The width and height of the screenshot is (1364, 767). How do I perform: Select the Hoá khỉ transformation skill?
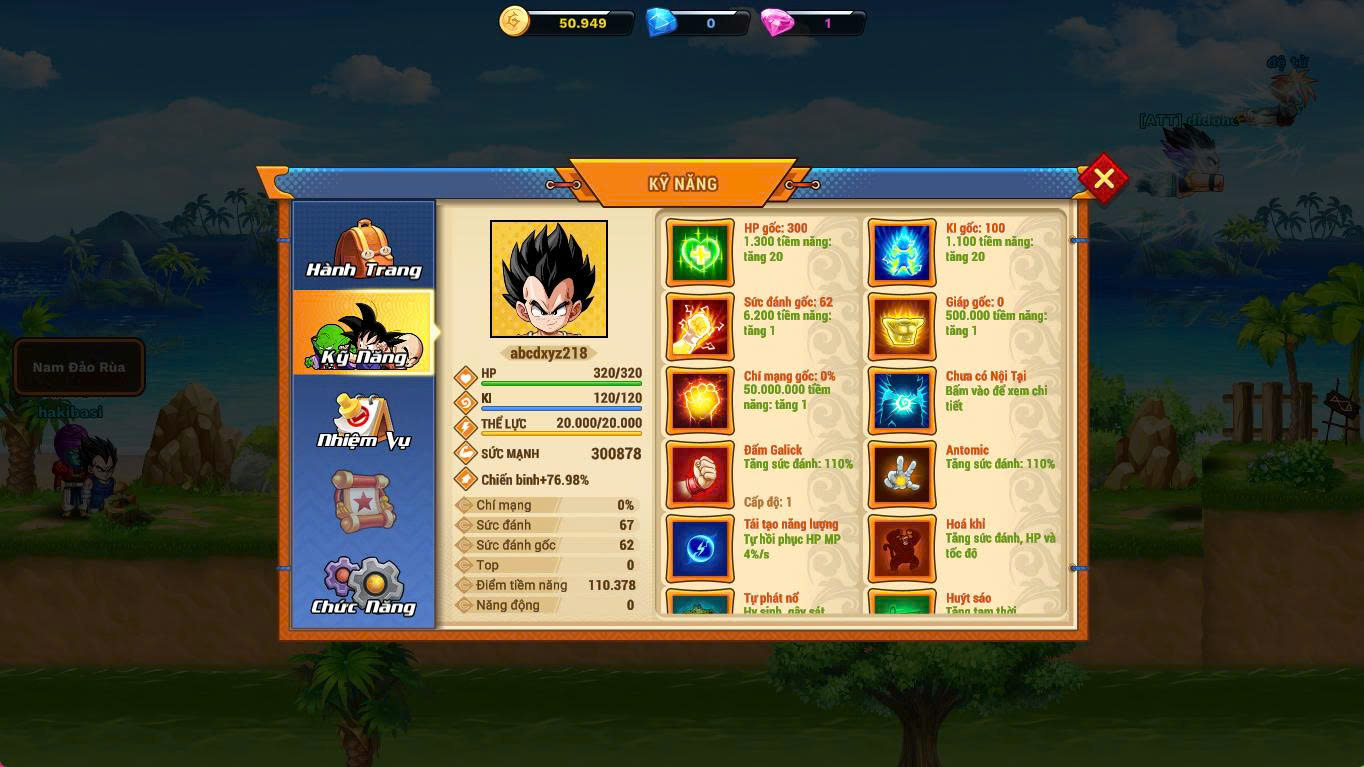point(902,548)
